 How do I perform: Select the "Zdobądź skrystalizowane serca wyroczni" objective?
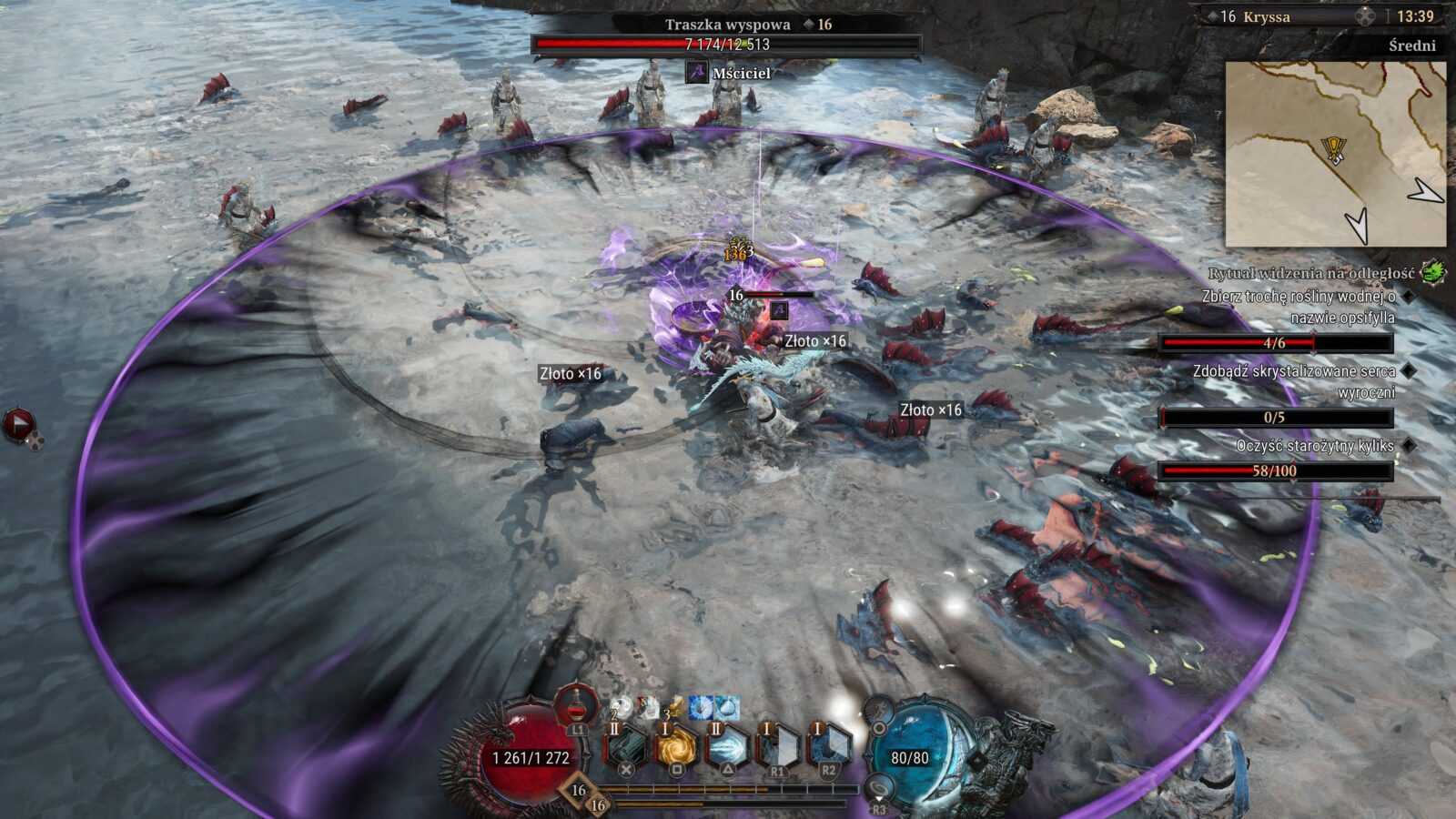pos(1293,381)
